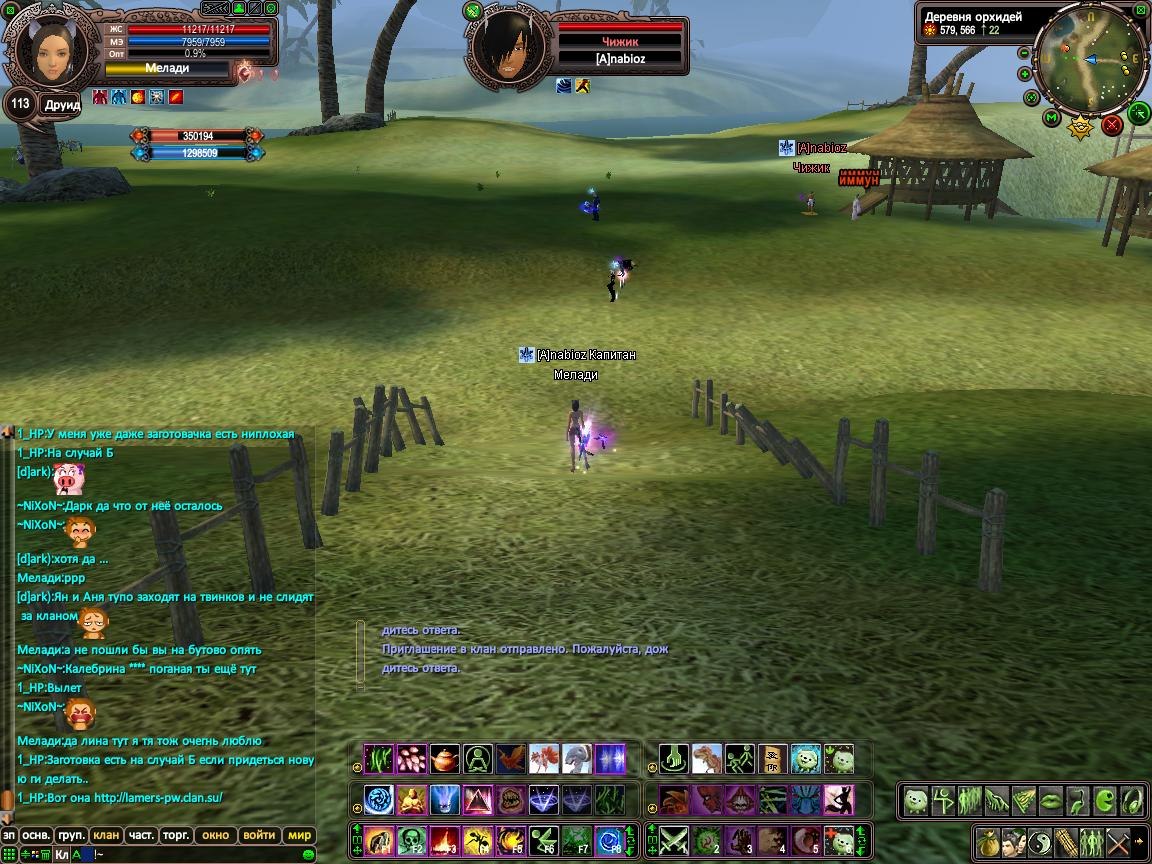Viewport: 1152px width, 864px height.
Task: Activate the green skull skill on F2
Action: [412, 840]
